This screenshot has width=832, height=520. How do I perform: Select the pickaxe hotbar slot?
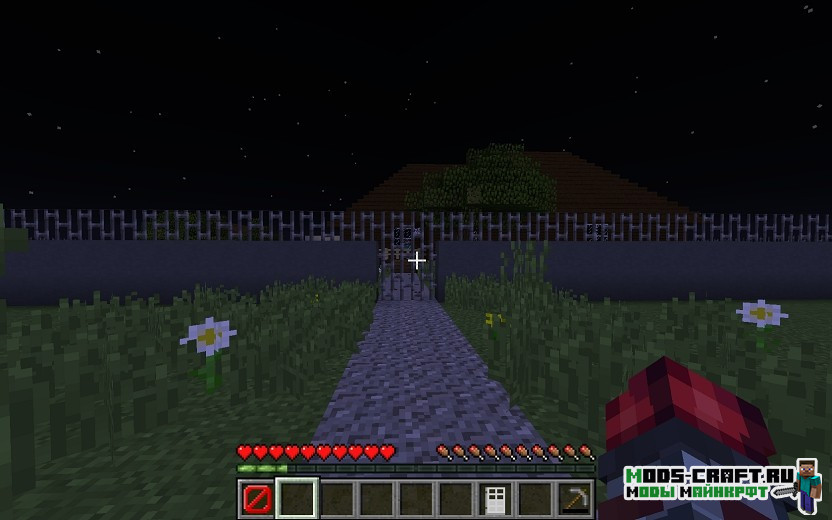(x=575, y=498)
